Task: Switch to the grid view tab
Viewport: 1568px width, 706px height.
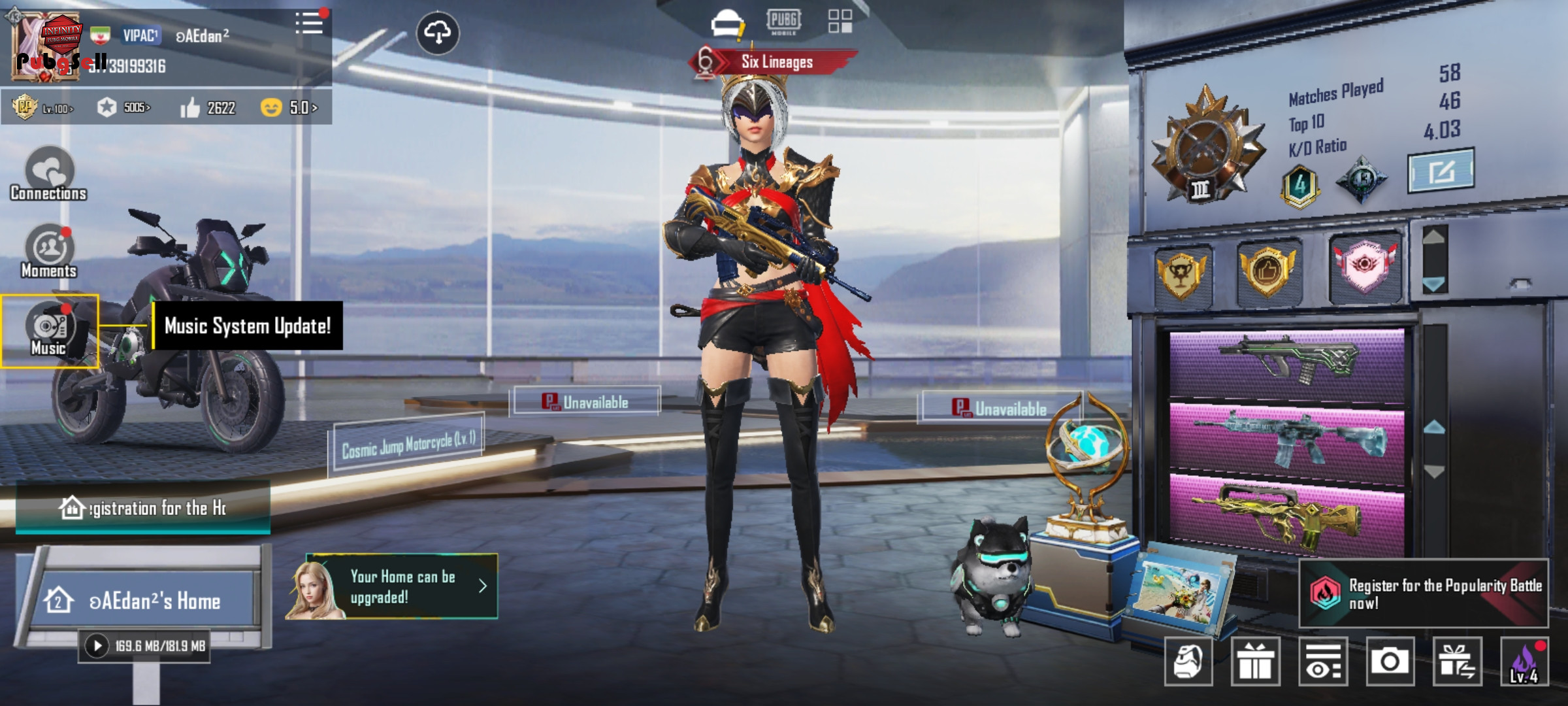Action: (x=840, y=21)
